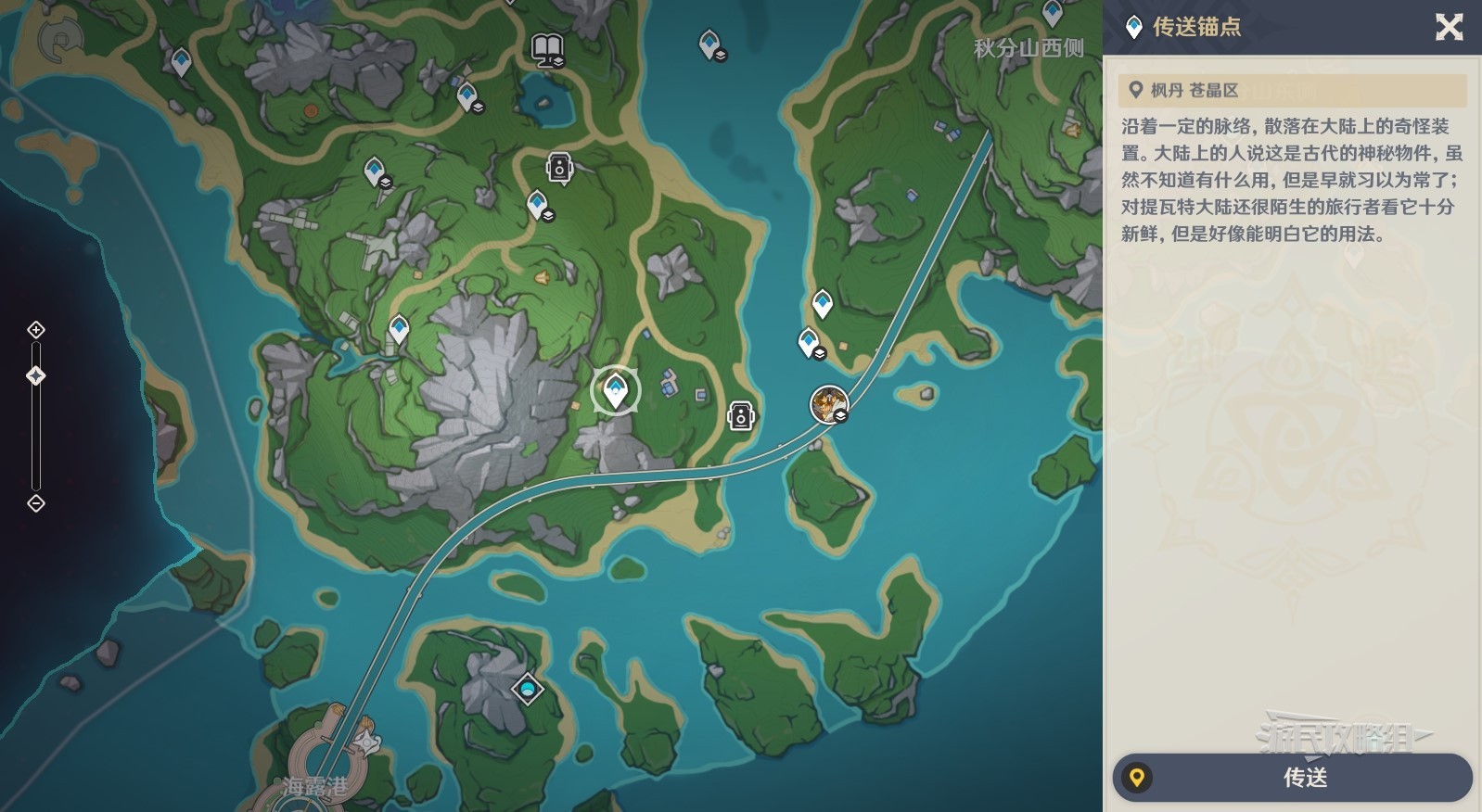Zoom in the map with plus button
This screenshot has width=1482, height=812.
(36, 330)
